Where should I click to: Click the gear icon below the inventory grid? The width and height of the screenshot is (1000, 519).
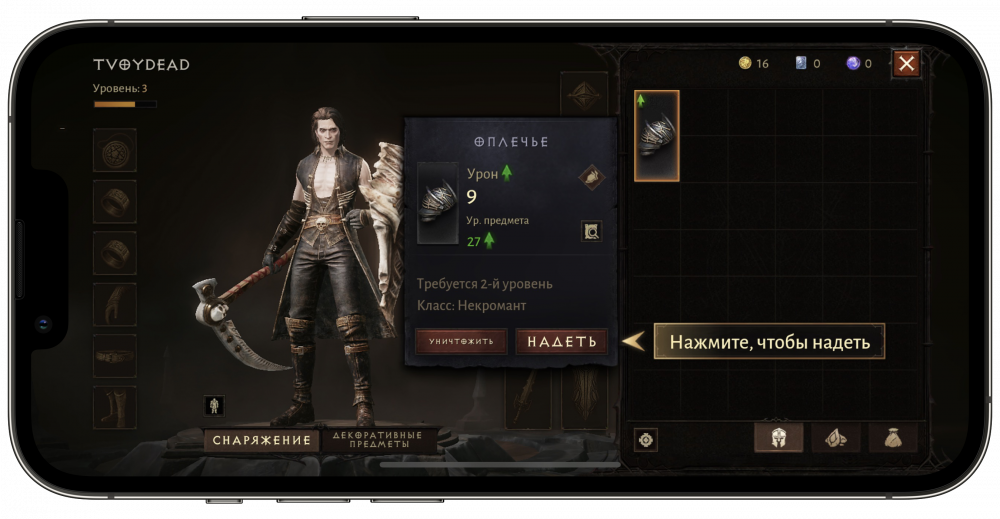click(646, 439)
